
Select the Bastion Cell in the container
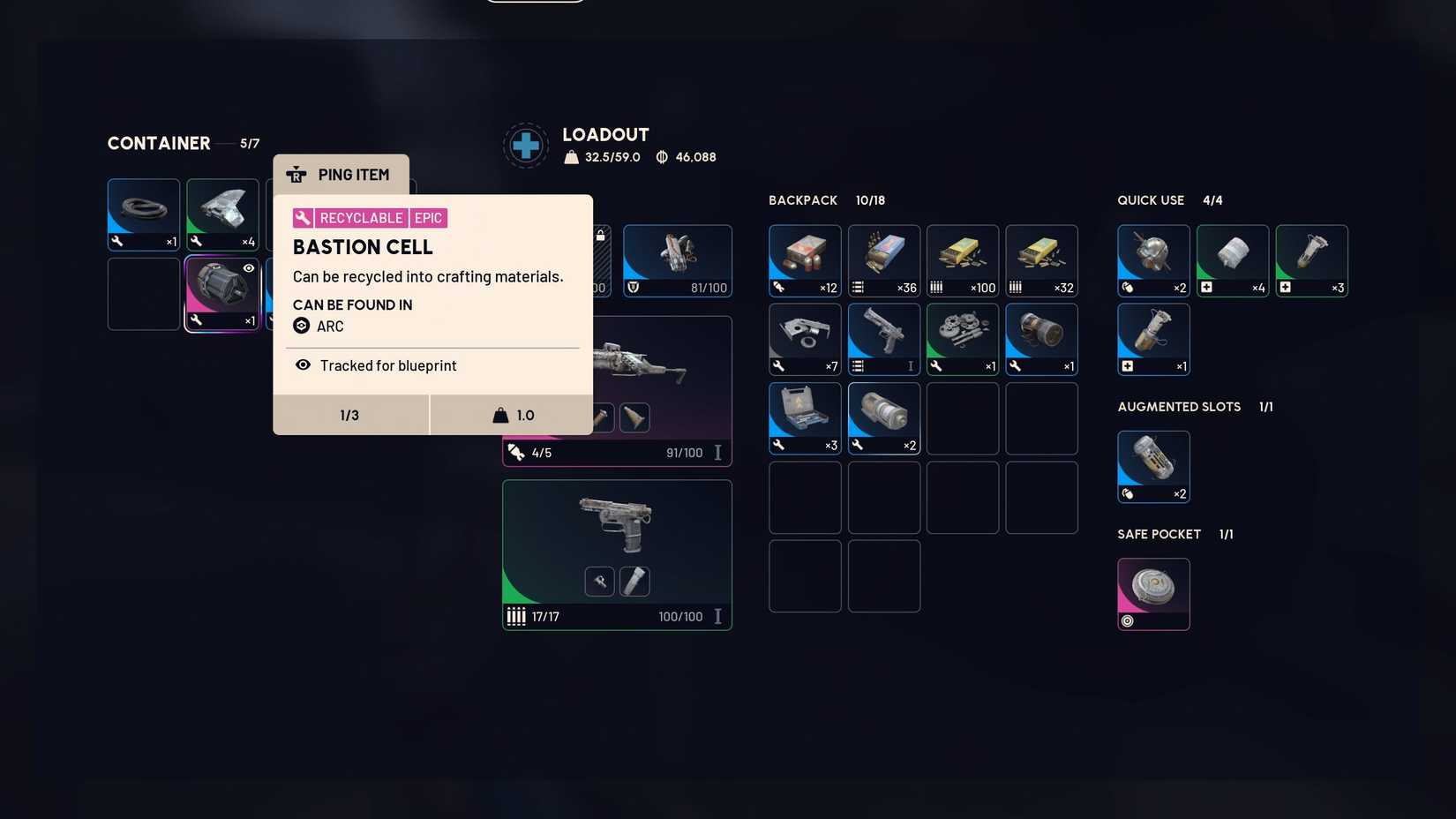[x=221, y=292]
